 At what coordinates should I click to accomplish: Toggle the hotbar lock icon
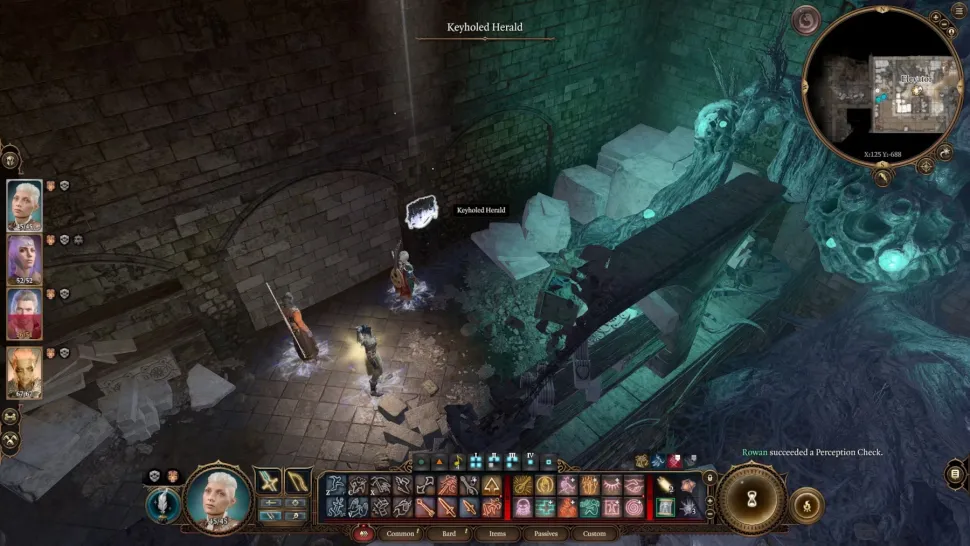click(x=709, y=479)
